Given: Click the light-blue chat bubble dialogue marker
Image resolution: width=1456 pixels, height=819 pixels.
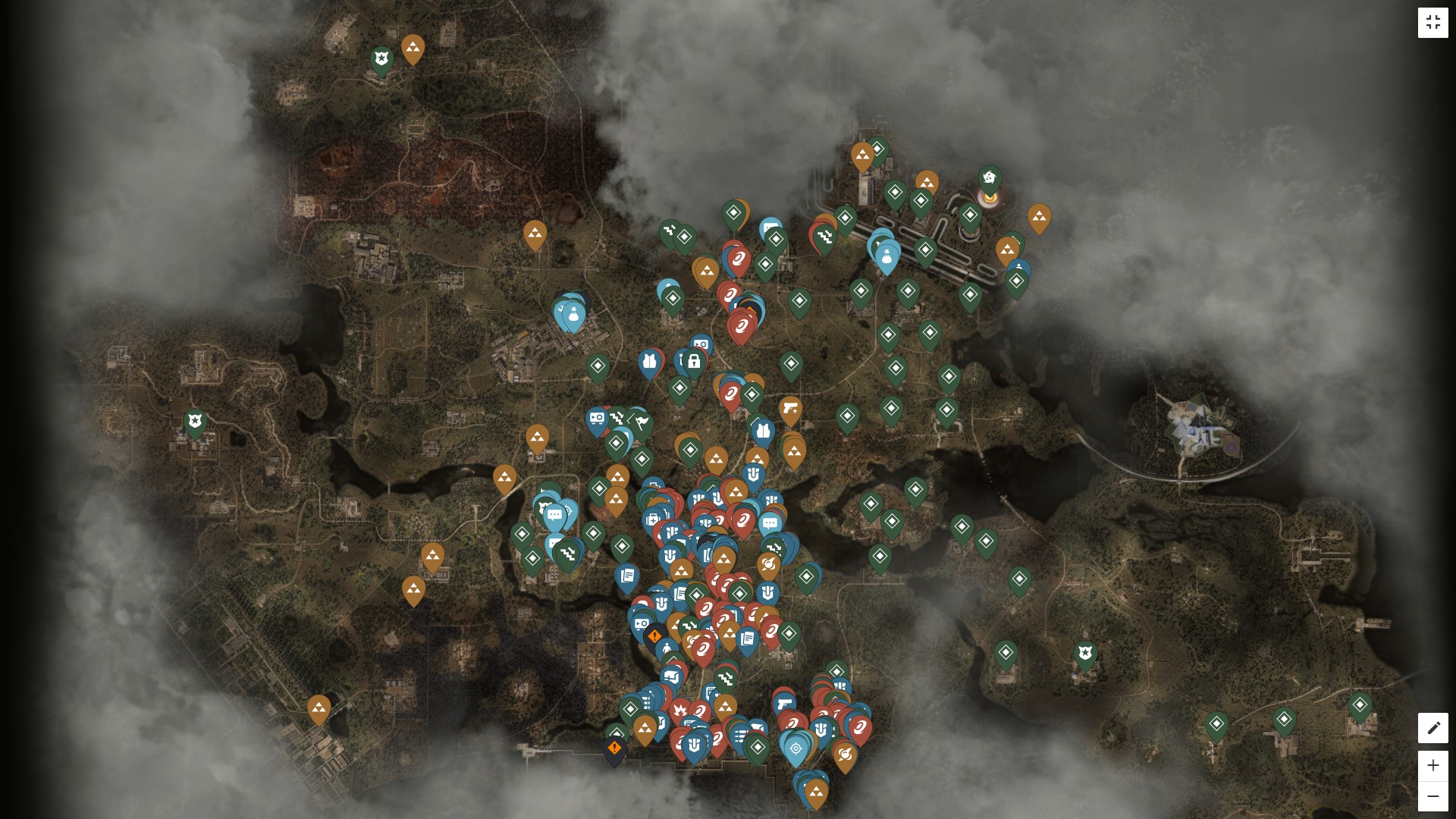Looking at the screenshot, I should (x=555, y=514).
